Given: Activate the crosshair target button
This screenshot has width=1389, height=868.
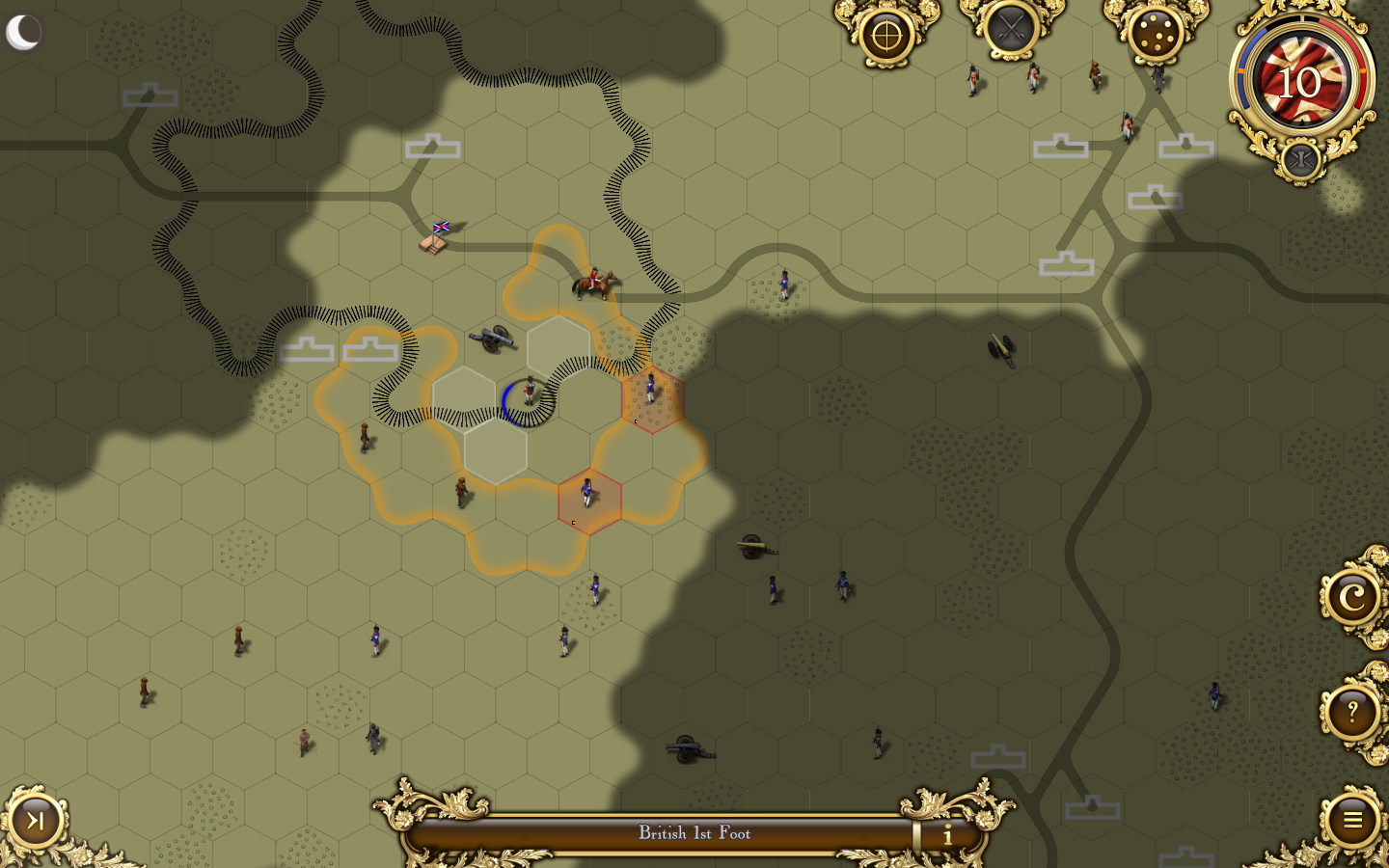Looking at the screenshot, I should pos(886,36).
